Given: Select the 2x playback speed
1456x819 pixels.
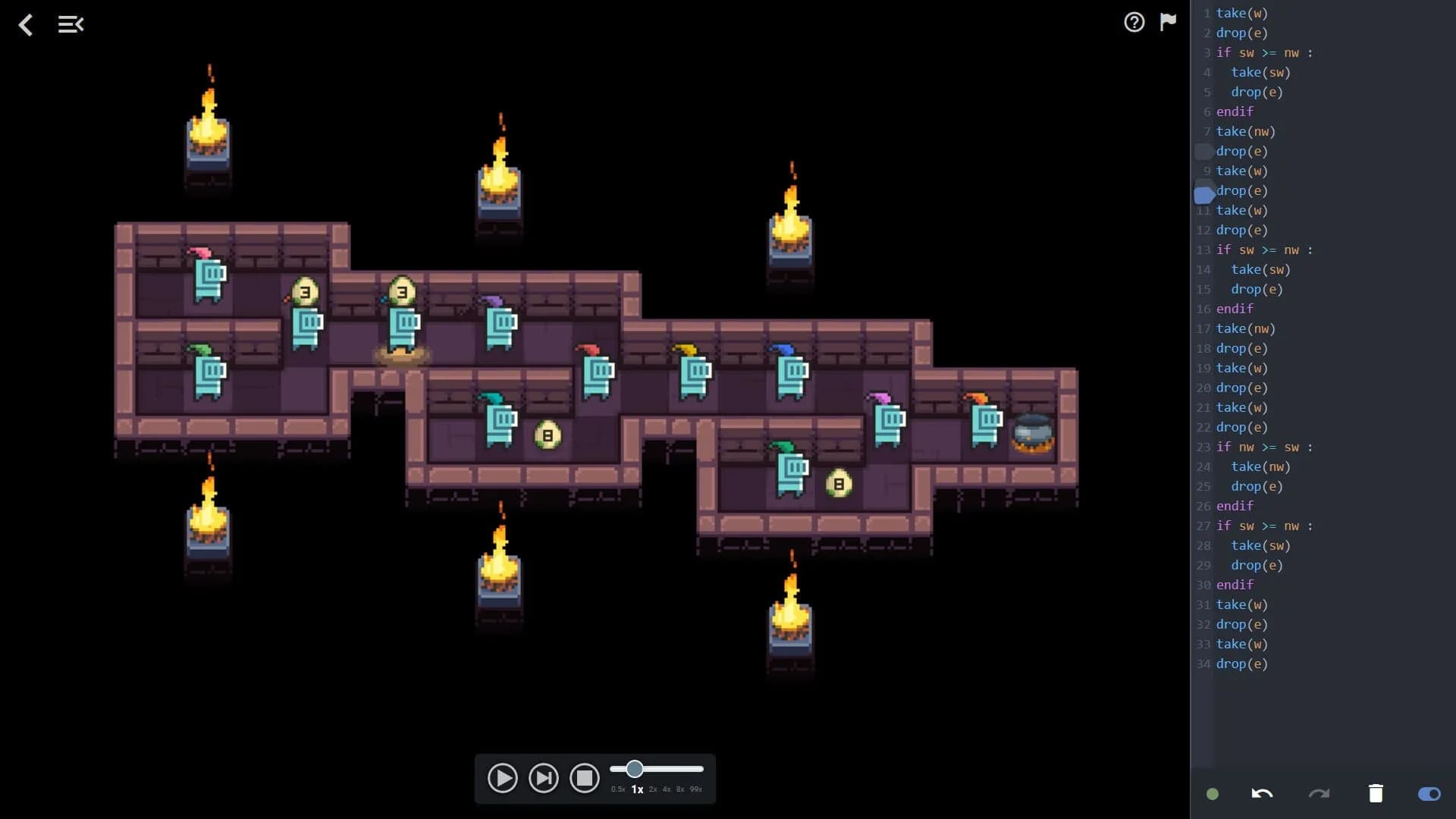Looking at the screenshot, I should 652,789.
